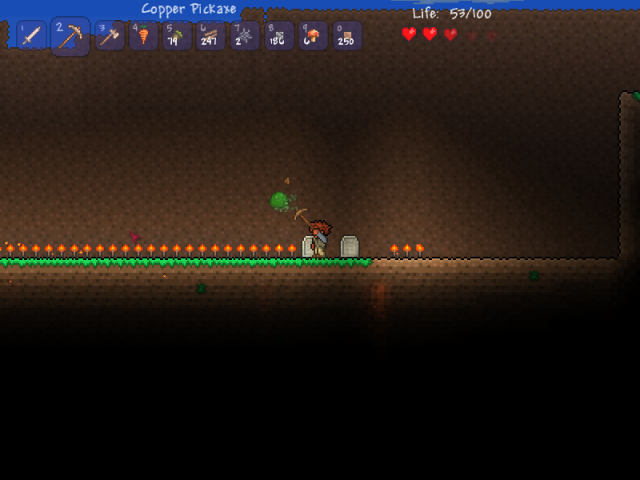This screenshot has height=480, width=640.
Task: Select the copper shortsword hotbar slot
Action: point(31,36)
